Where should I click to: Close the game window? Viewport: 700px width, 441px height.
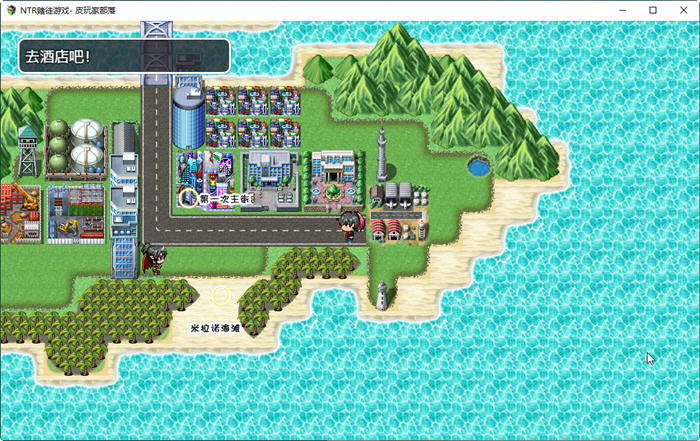point(684,10)
